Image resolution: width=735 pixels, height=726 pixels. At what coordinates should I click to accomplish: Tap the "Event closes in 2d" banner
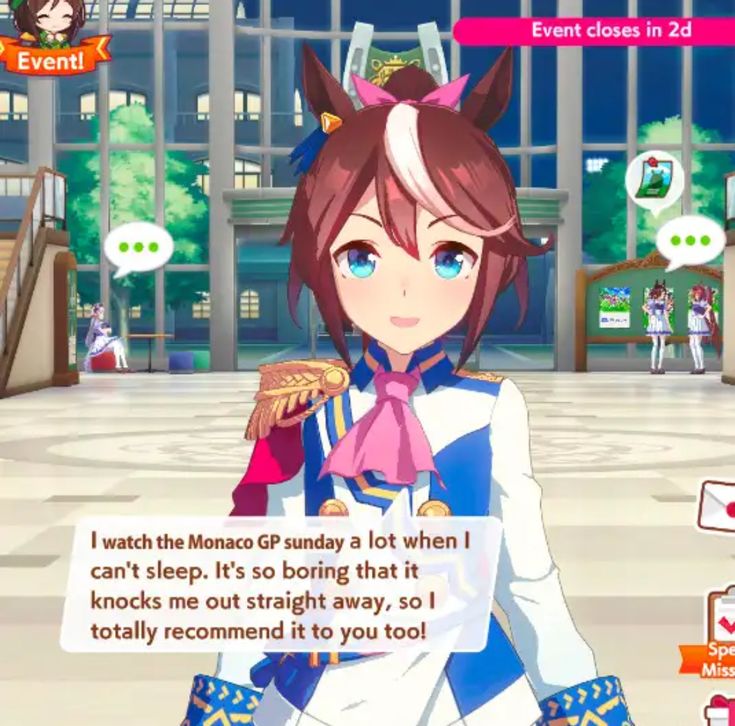[596, 30]
